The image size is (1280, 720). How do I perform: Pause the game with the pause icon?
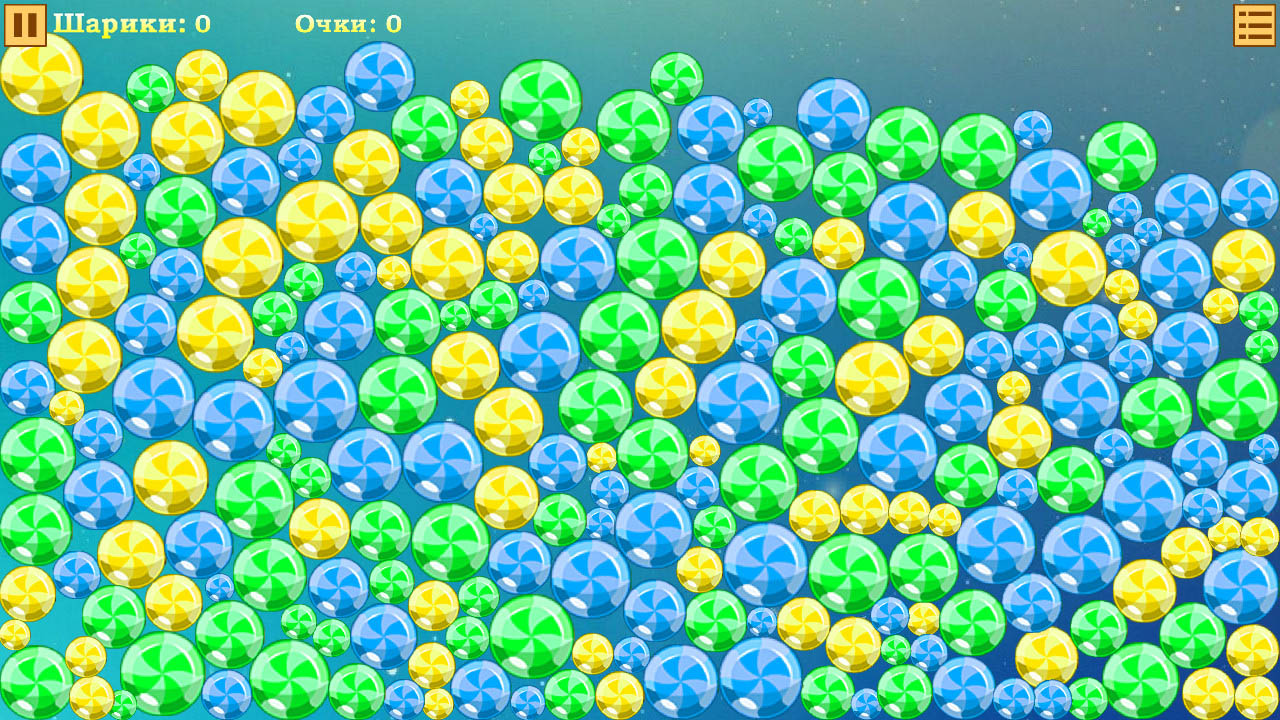[25, 25]
